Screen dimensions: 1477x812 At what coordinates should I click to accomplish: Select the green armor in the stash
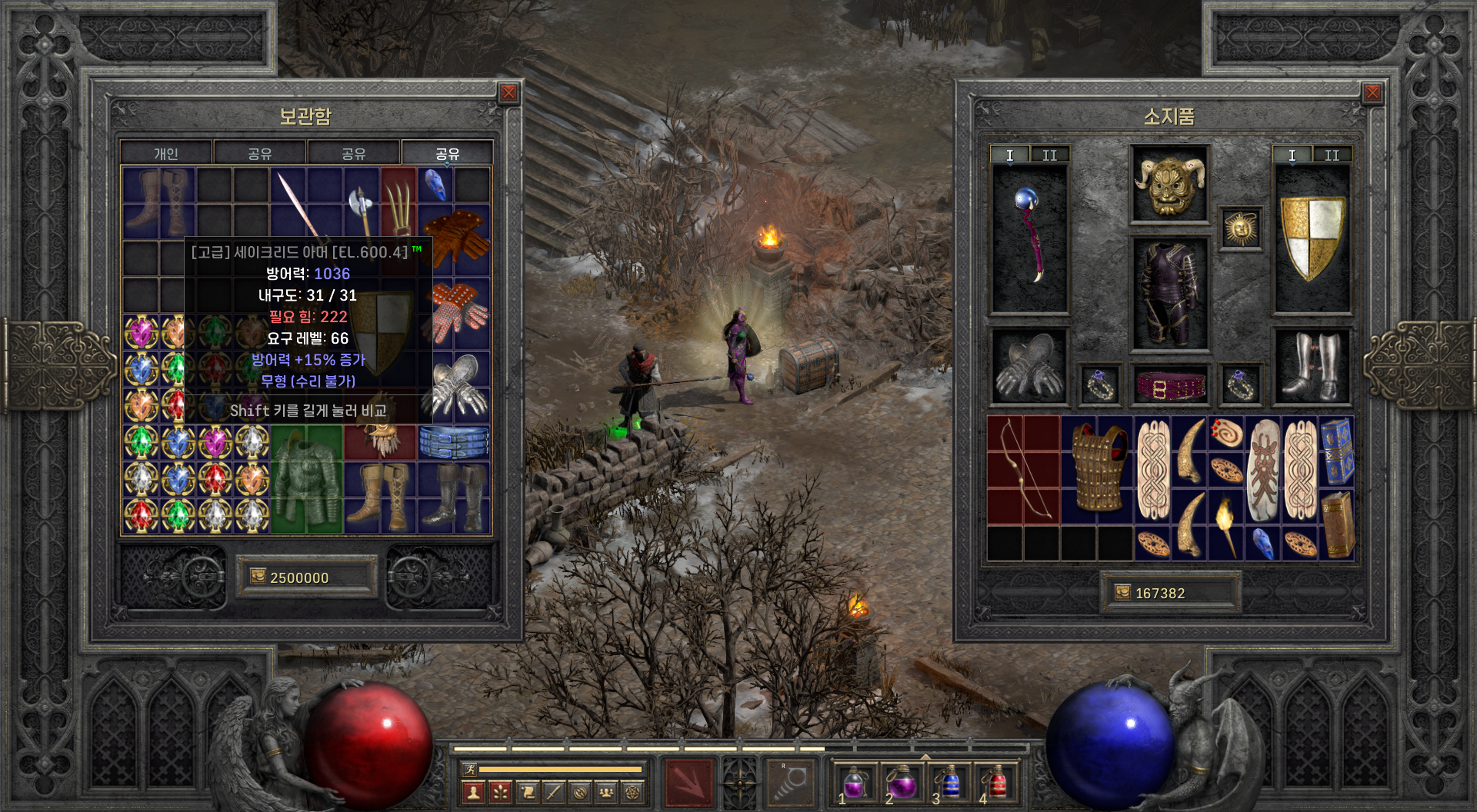point(306,480)
